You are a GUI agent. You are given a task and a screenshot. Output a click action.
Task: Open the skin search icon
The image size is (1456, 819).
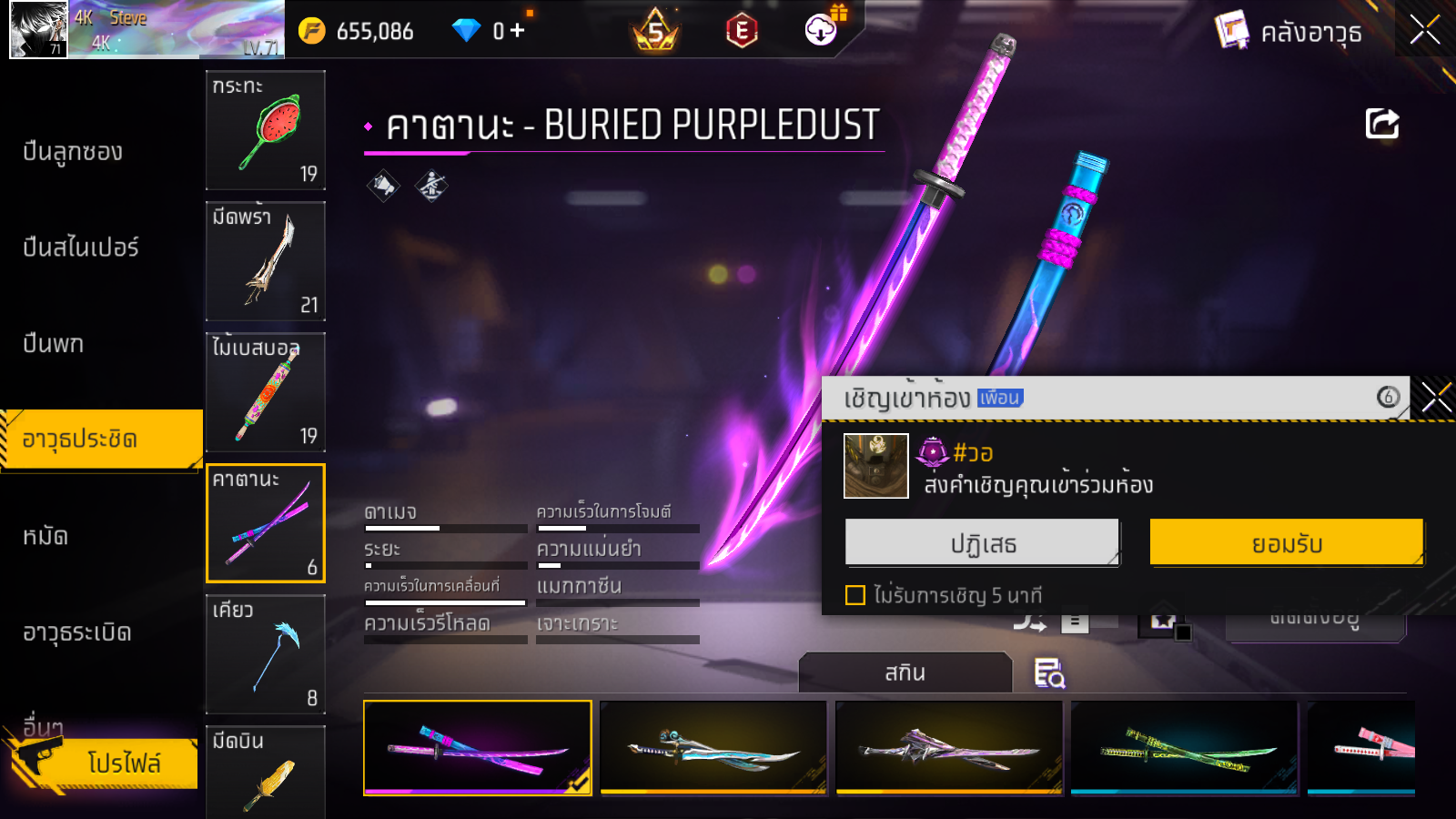click(x=1049, y=673)
